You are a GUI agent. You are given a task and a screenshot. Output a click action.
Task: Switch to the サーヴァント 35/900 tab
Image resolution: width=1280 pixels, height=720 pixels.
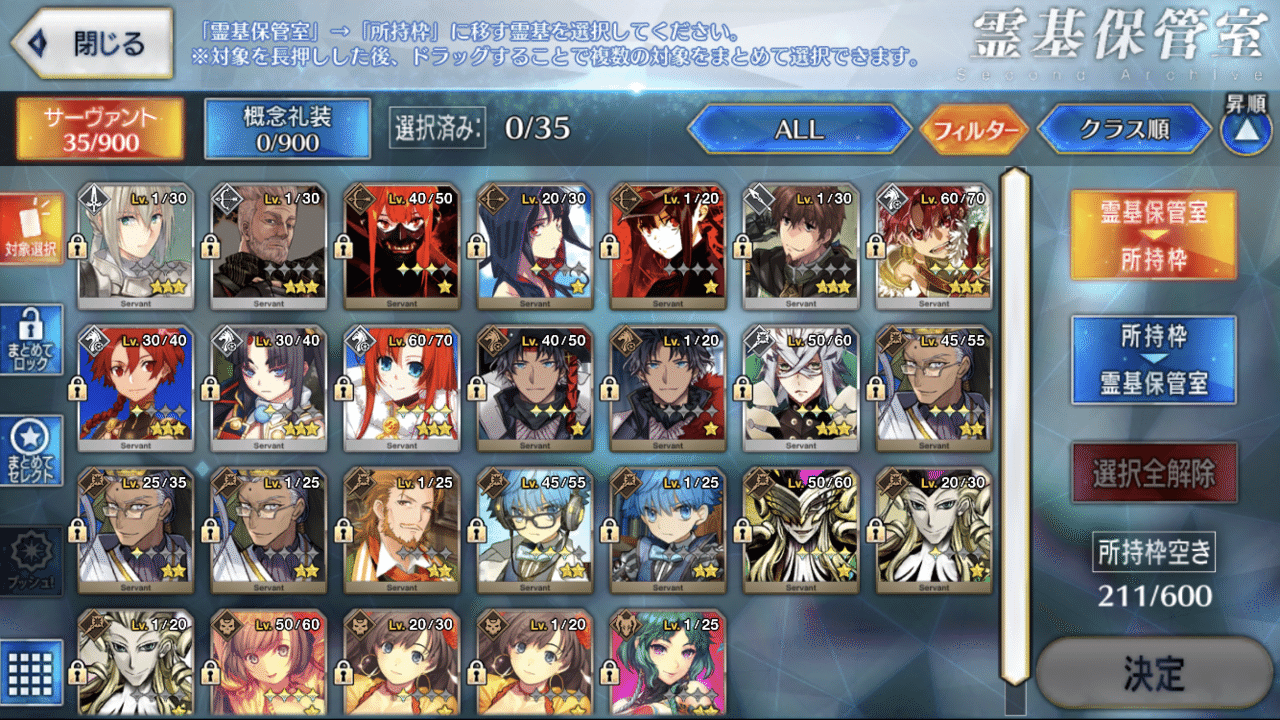click(100, 128)
